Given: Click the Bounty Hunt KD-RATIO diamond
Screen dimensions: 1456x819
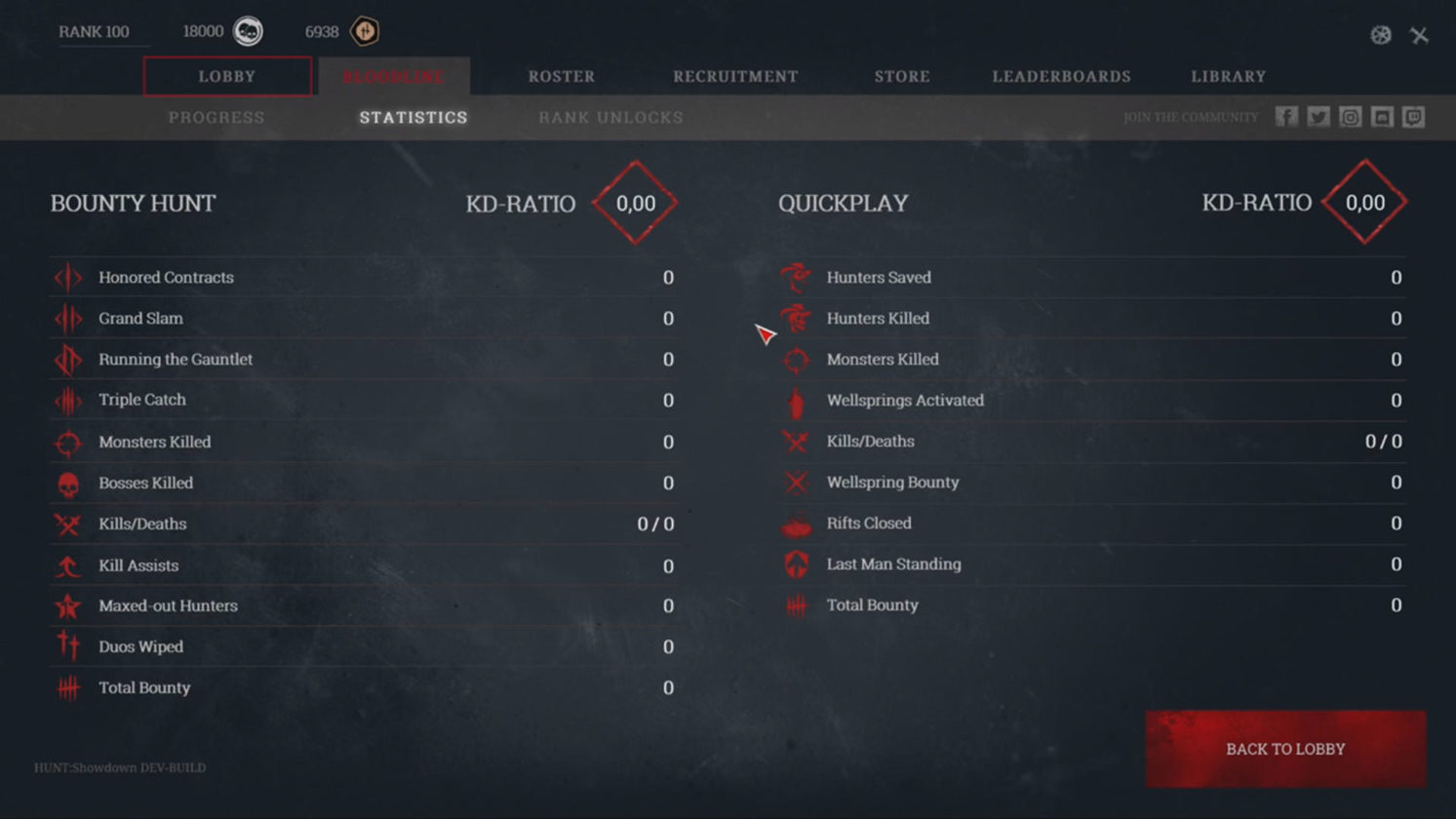Looking at the screenshot, I should pos(636,204).
